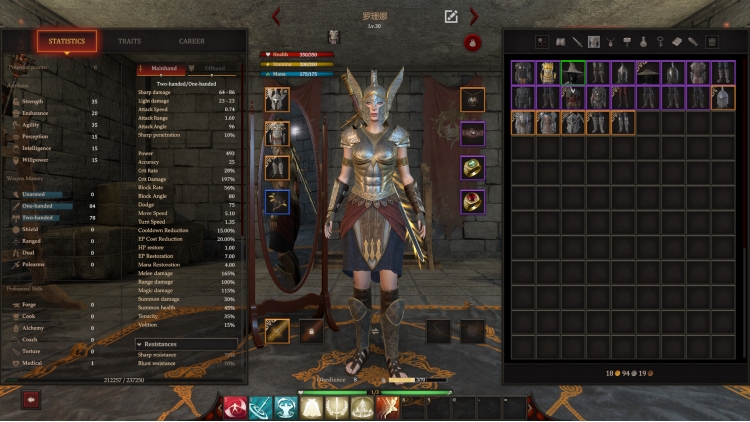The image size is (750, 422).
Task: Go to the next character arrow
Action: click(x=474, y=16)
